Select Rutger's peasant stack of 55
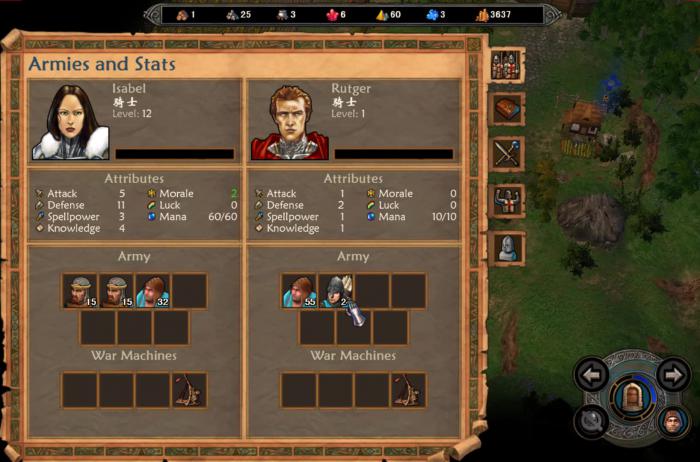This screenshot has width=700, height=462. click(298, 290)
